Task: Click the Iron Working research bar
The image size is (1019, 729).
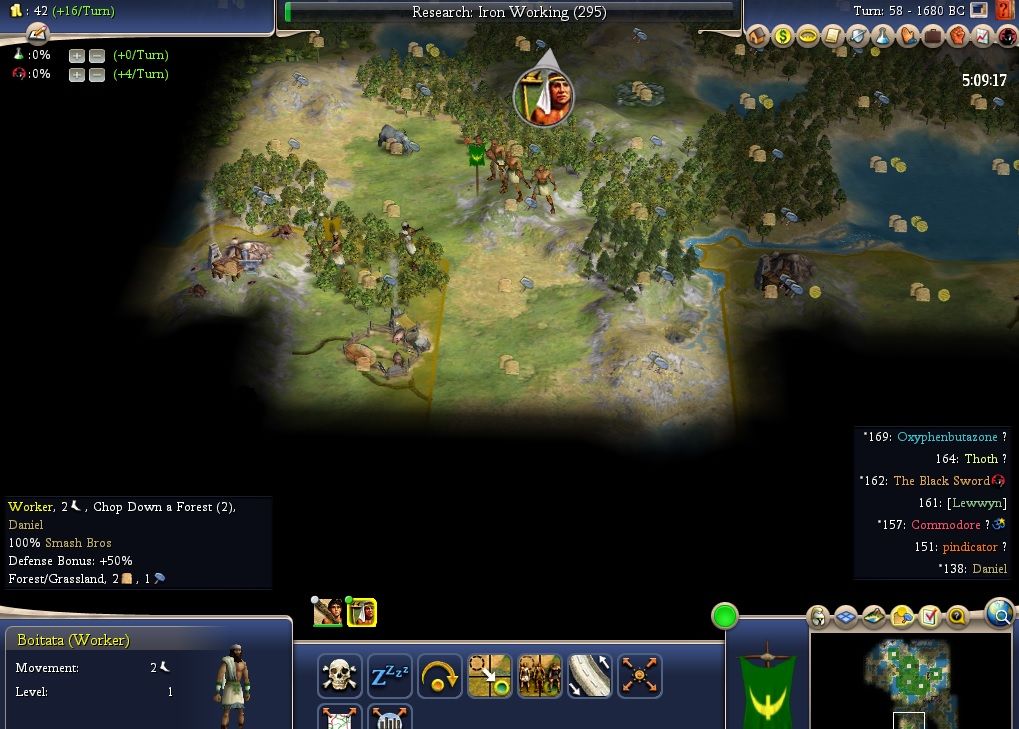Action: tap(509, 12)
